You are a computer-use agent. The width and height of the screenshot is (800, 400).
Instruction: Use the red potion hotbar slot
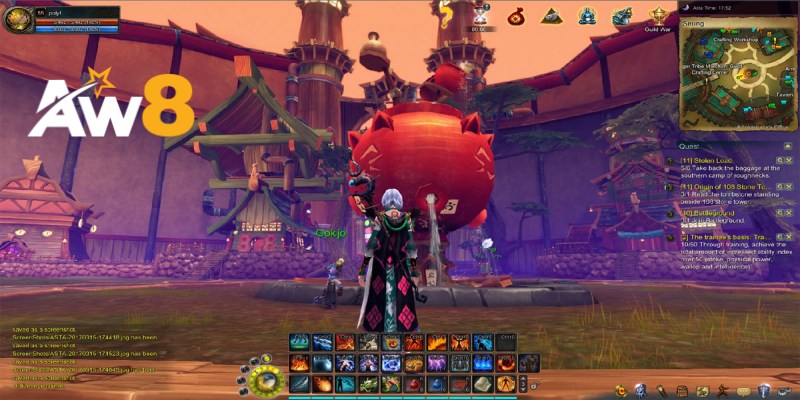413,384
